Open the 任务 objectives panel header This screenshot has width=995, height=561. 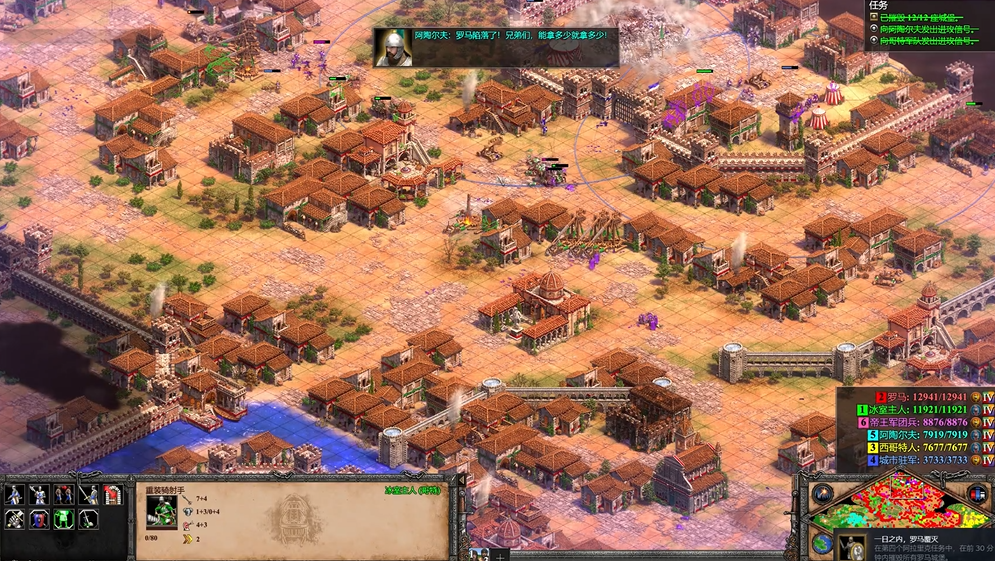coord(879,4)
